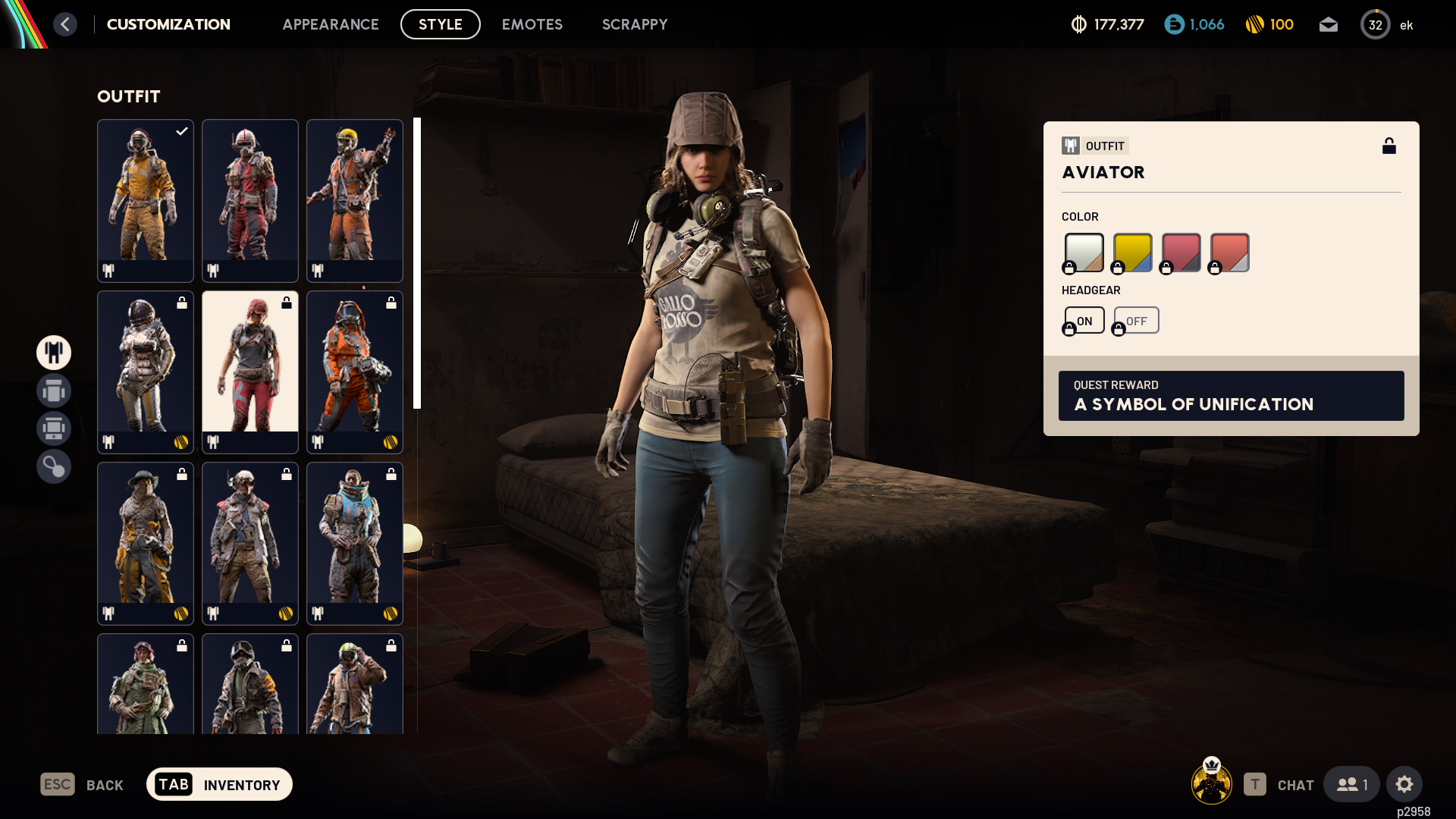Open the Emotes tab

coord(532,24)
